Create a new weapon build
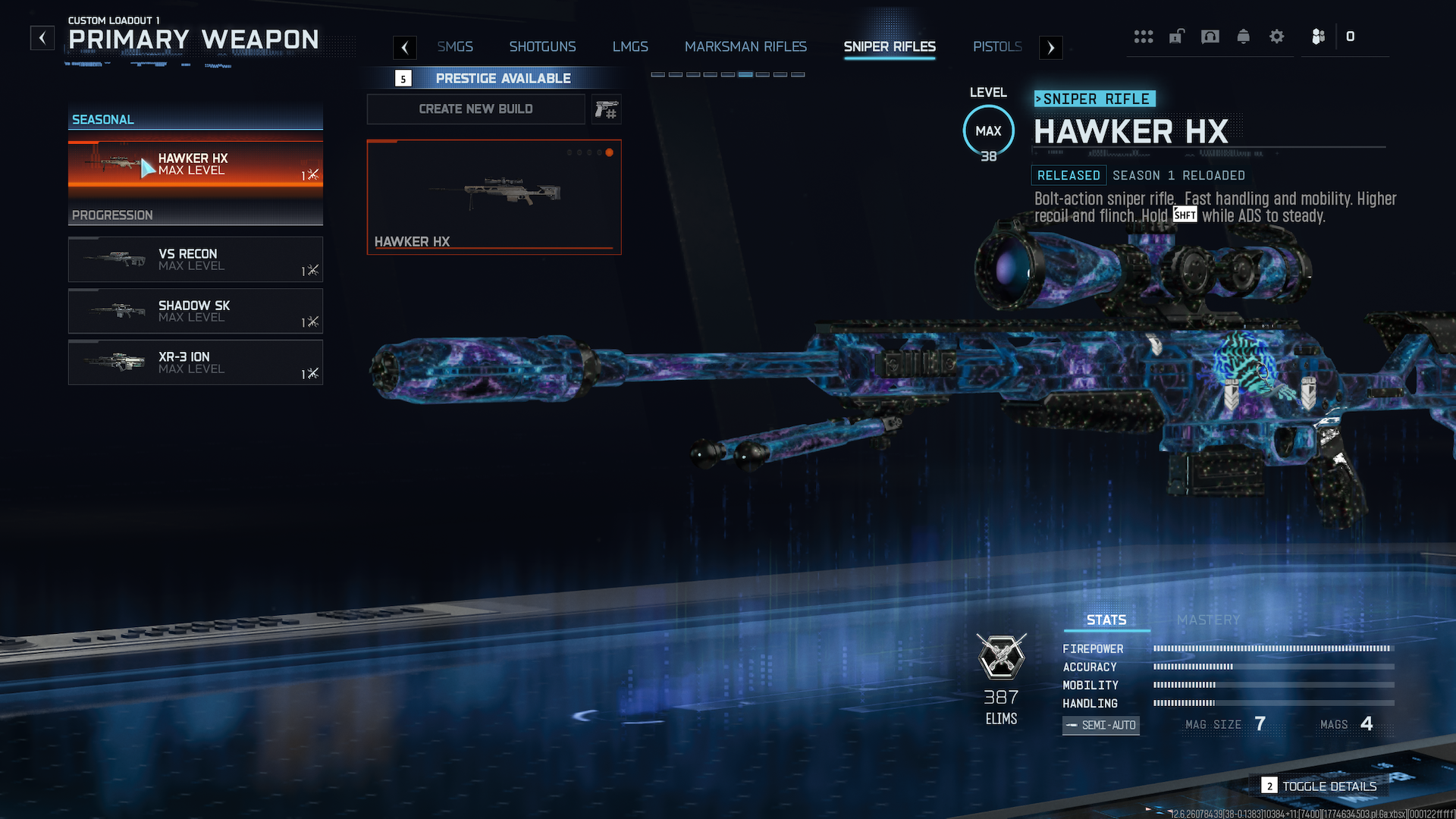Image resolution: width=1456 pixels, height=819 pixels. point(475,109)
